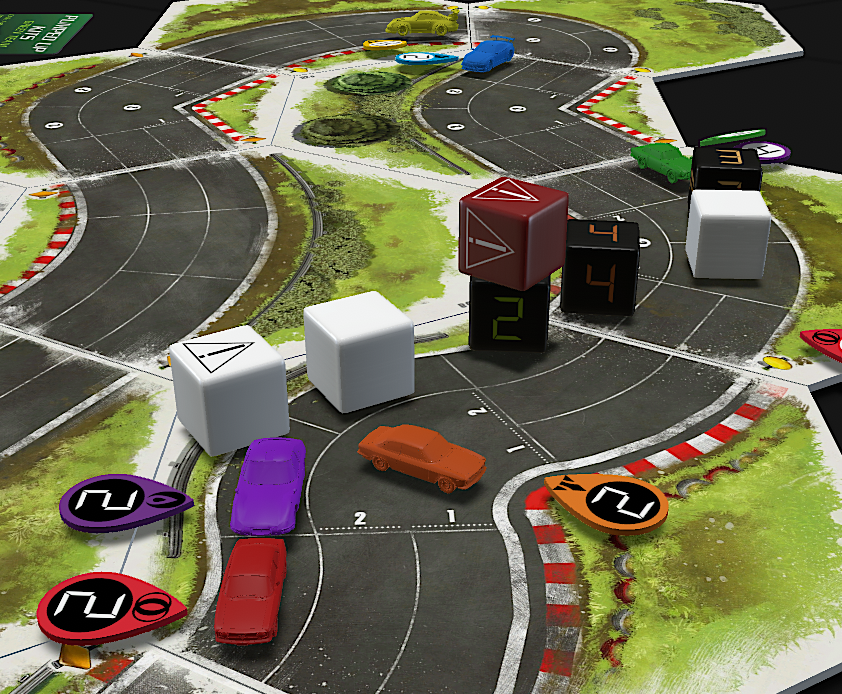
Task: Select the black die showing green 2
Action: [x=509, y=314]
